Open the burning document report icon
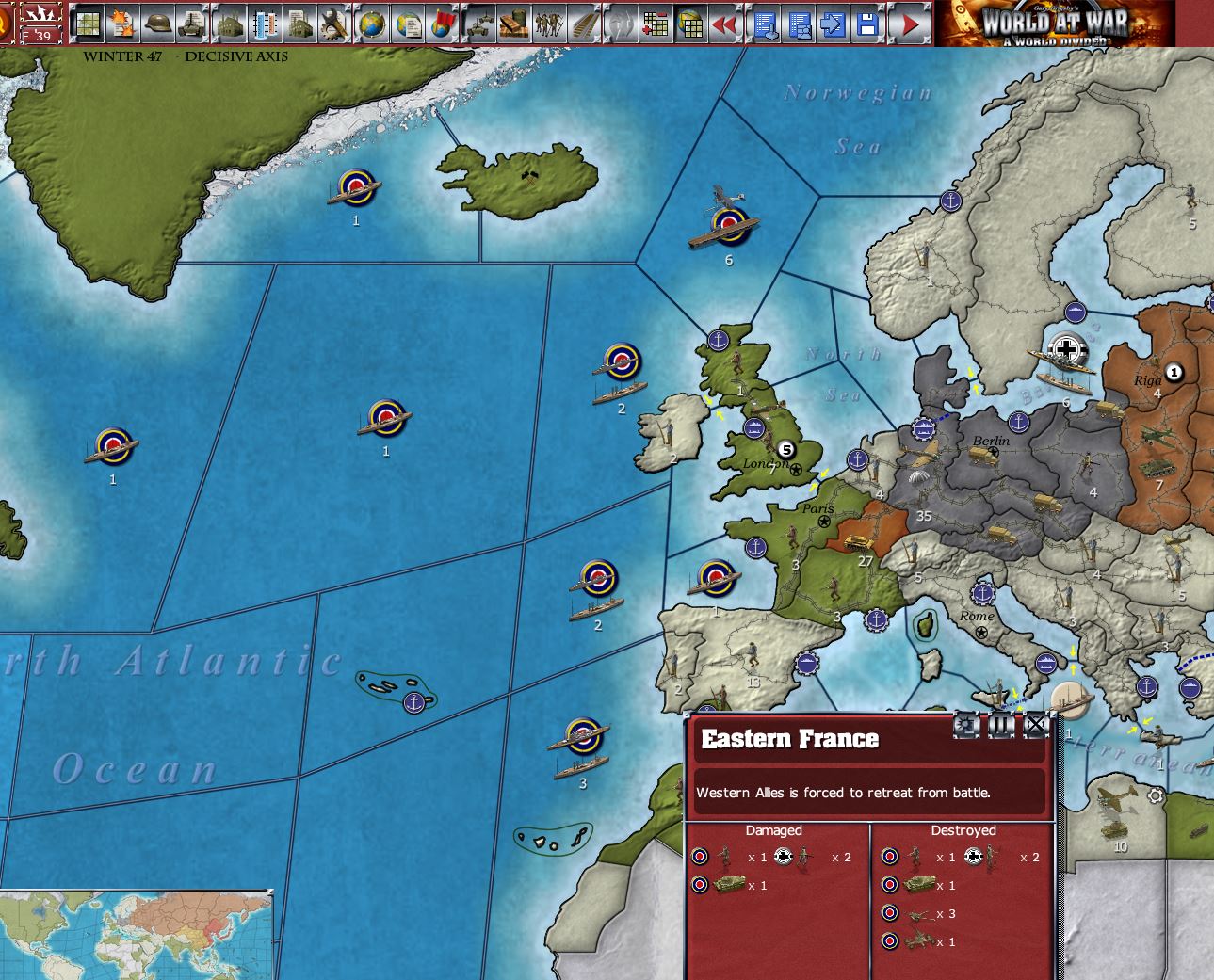Screen dimensions: 1214x980 pos(122,24)
